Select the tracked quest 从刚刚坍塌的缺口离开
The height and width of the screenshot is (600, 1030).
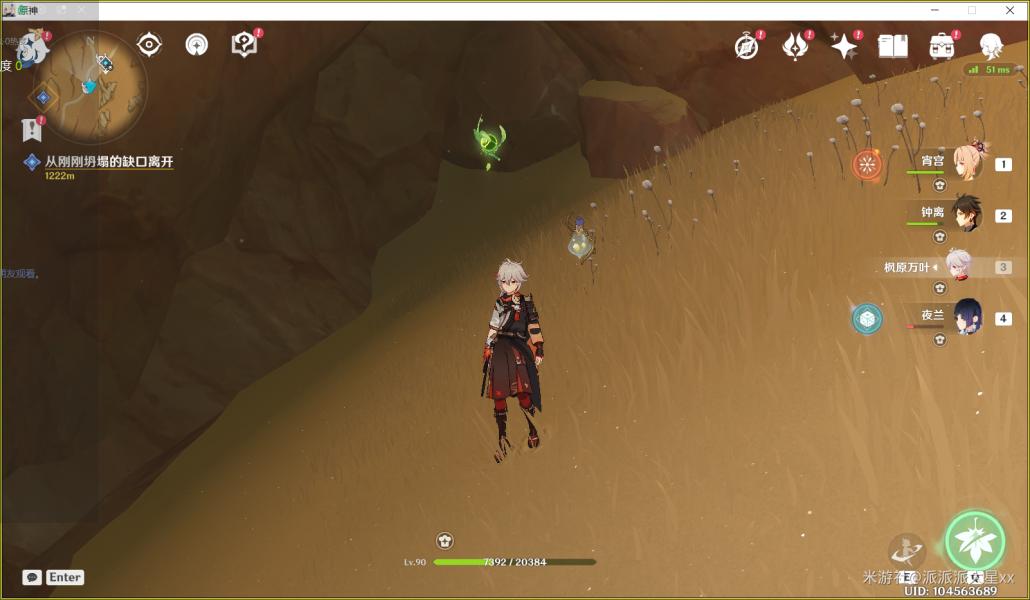click(109, 162)
